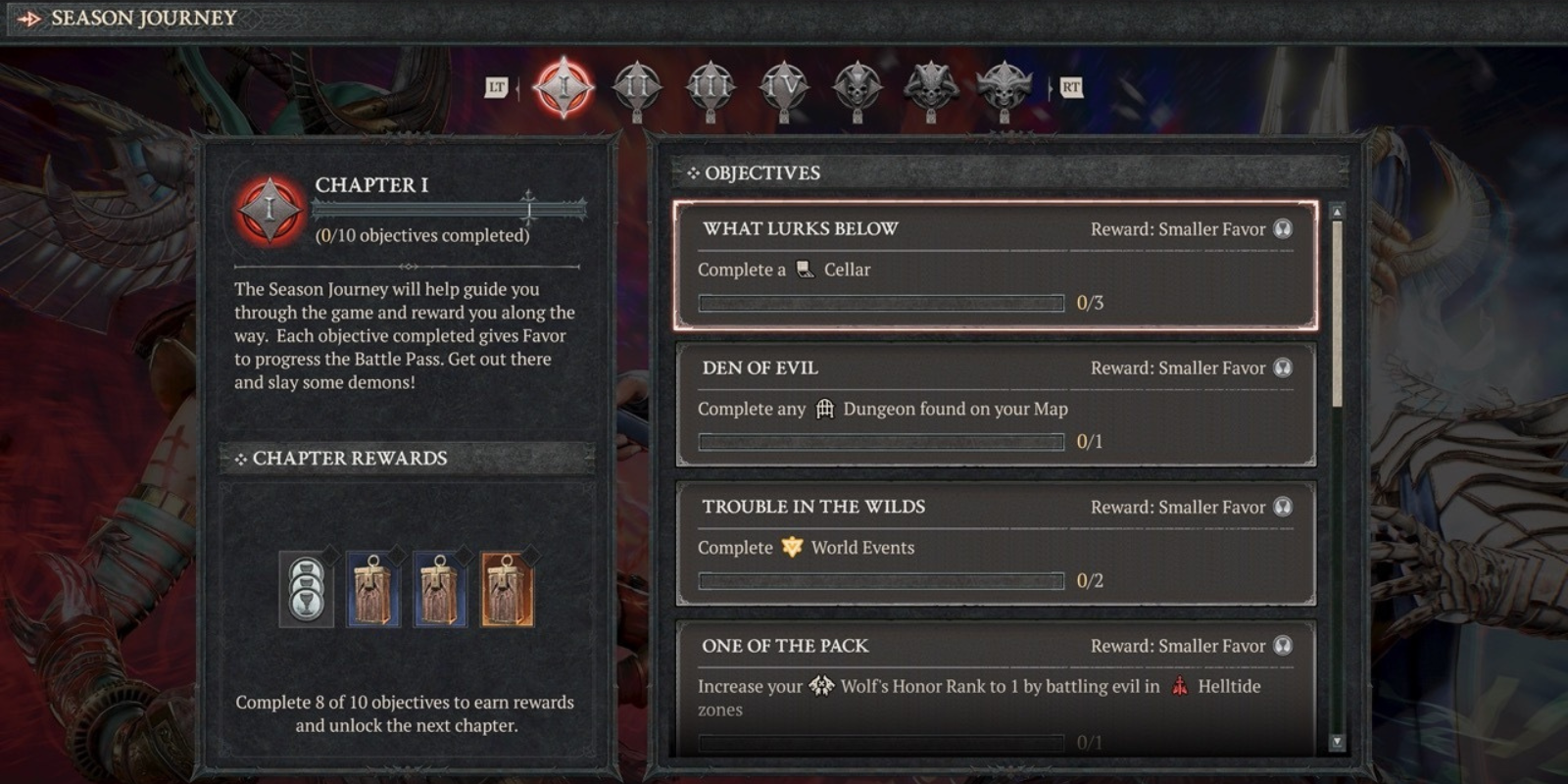Click the Objectives panel header
Screen dimensions: 1568x784
tap(755, 173)
